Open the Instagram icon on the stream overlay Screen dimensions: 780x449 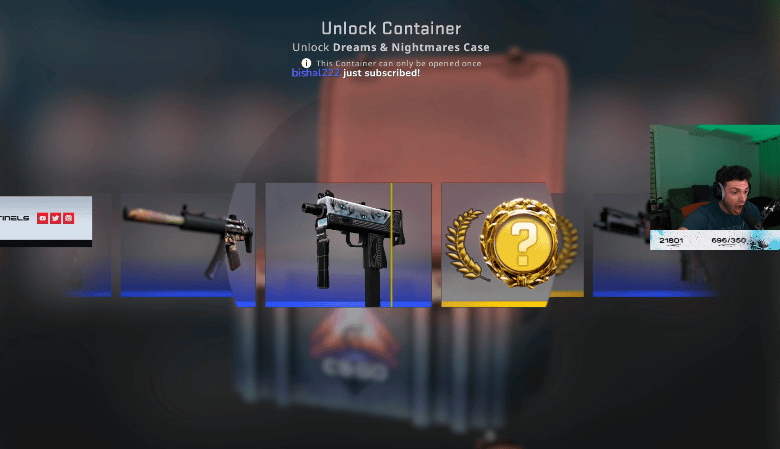point(68,218)
